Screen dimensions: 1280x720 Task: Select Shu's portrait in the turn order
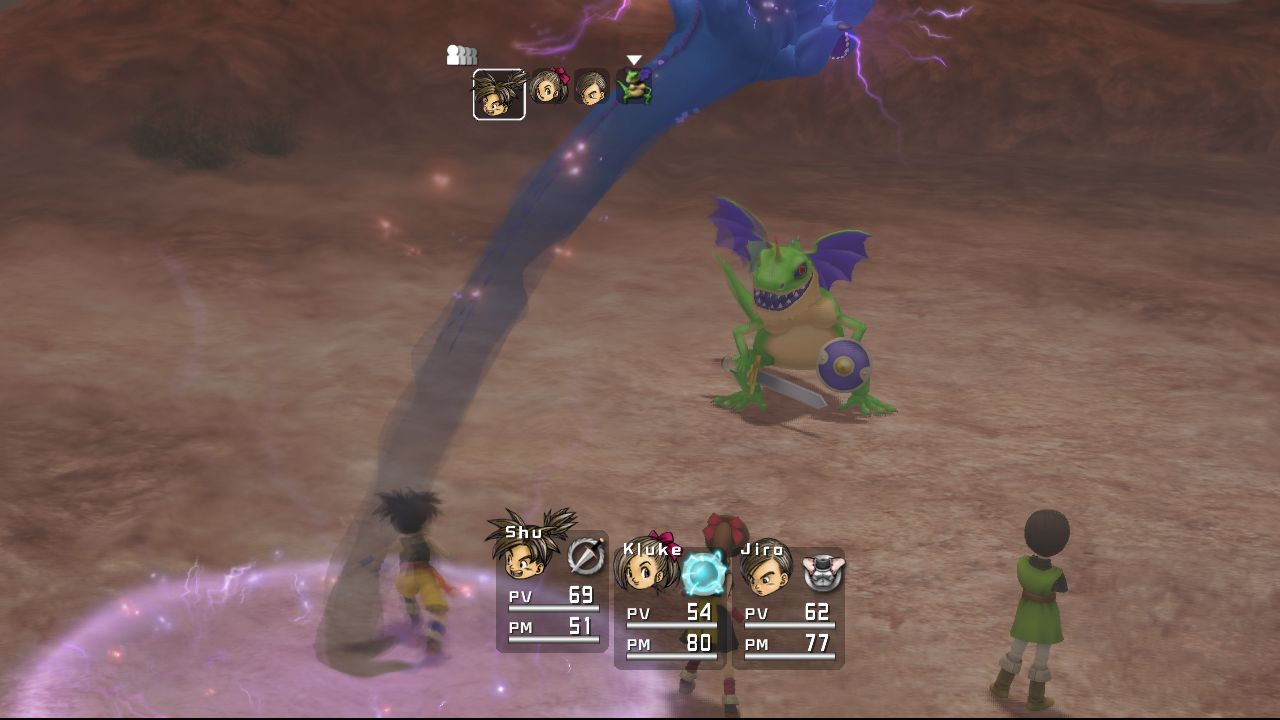pyautogui.click(x=499, y=94)
